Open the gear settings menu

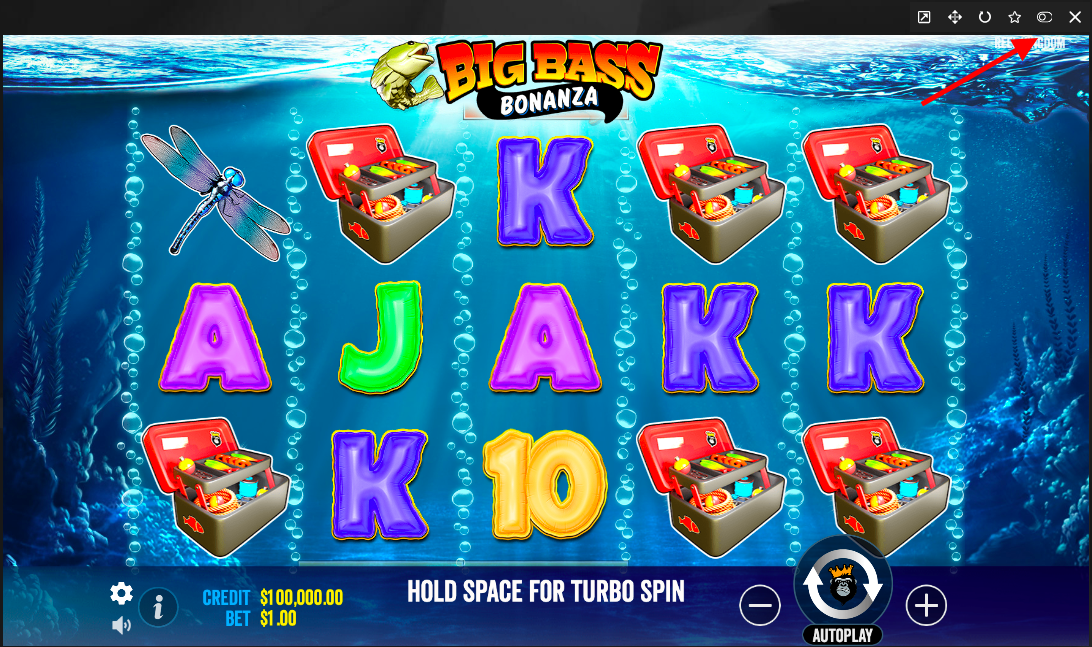pos(121,593)
